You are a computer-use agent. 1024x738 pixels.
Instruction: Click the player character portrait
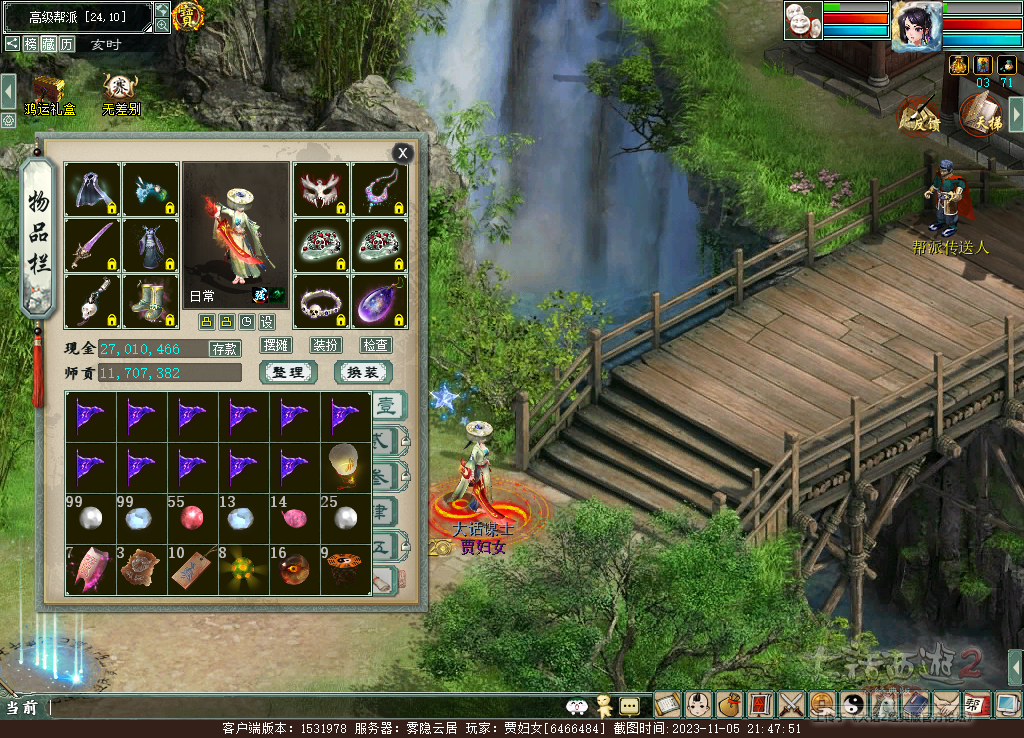pos(916,24)
